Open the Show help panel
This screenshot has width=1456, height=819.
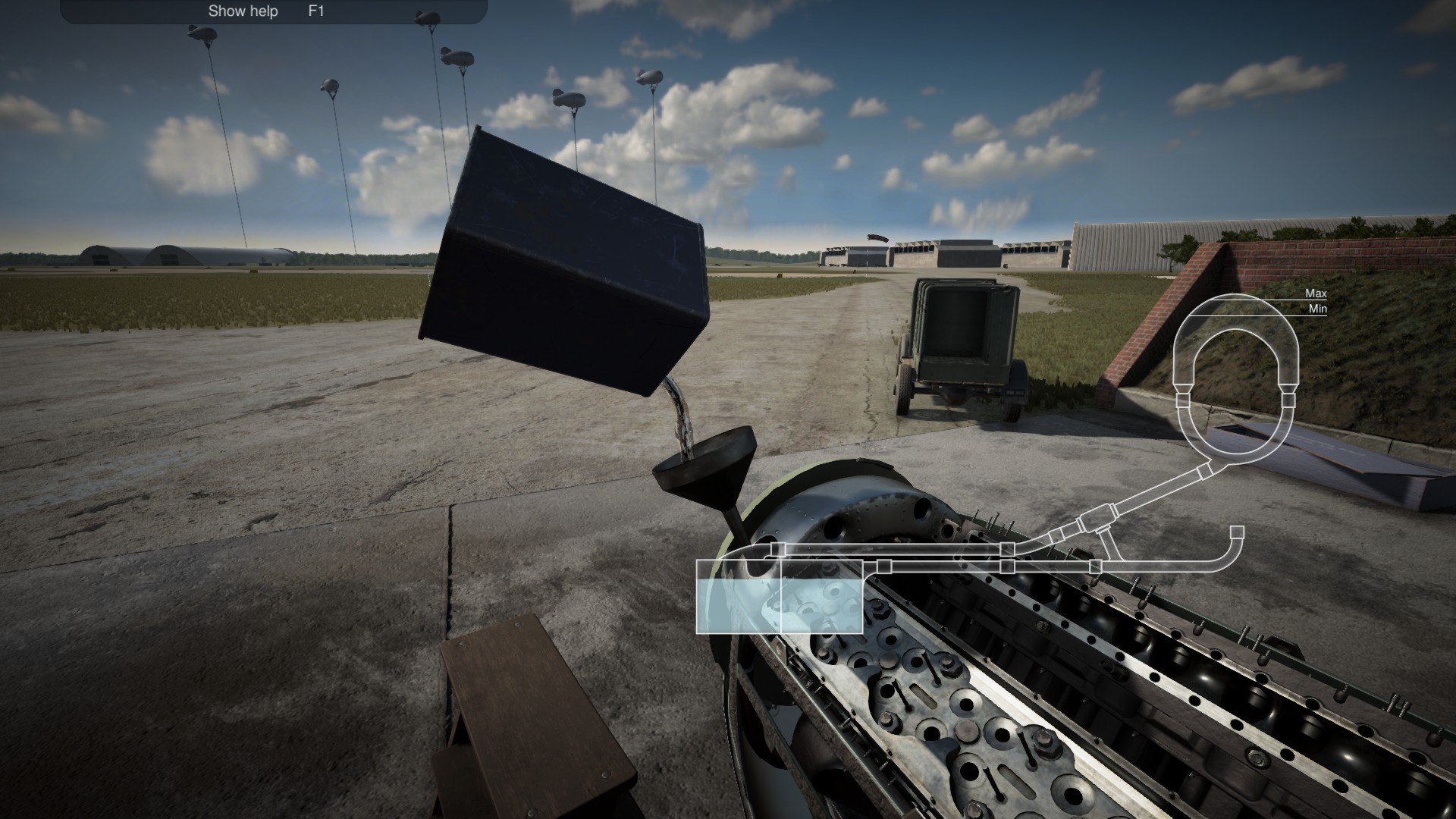(243, 11)
